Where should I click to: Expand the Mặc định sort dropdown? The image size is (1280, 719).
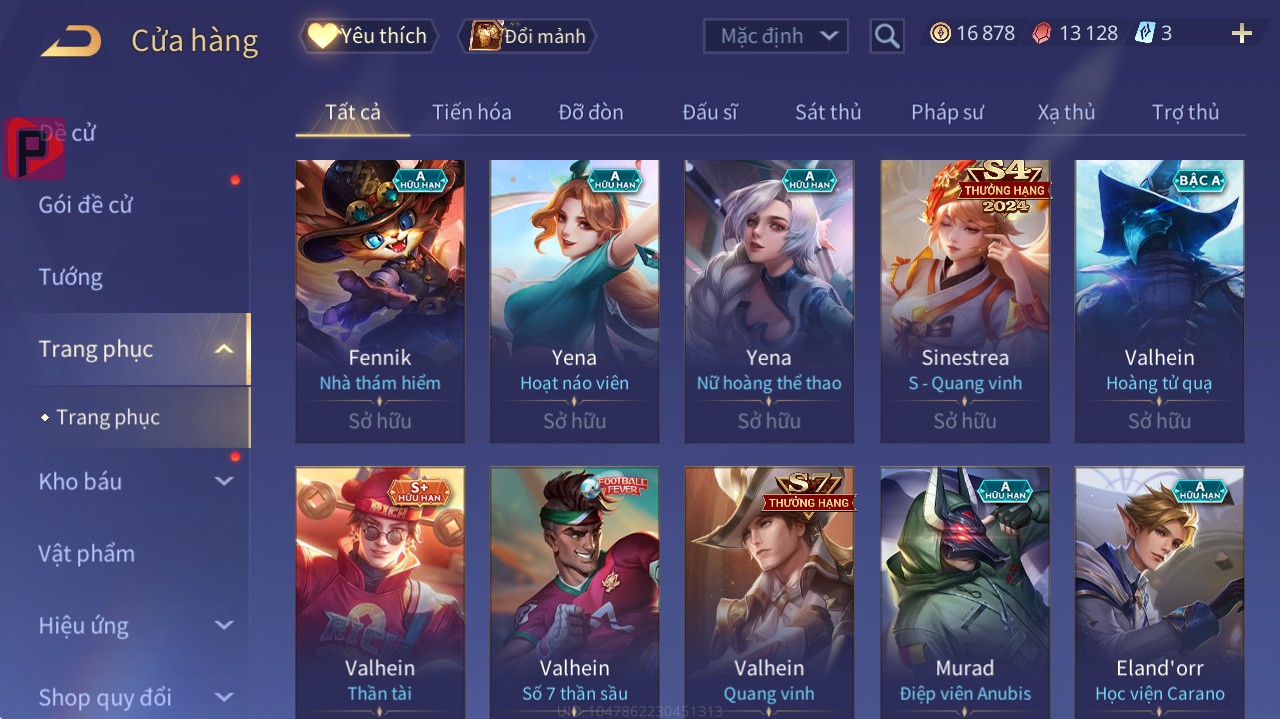[776, 36]
